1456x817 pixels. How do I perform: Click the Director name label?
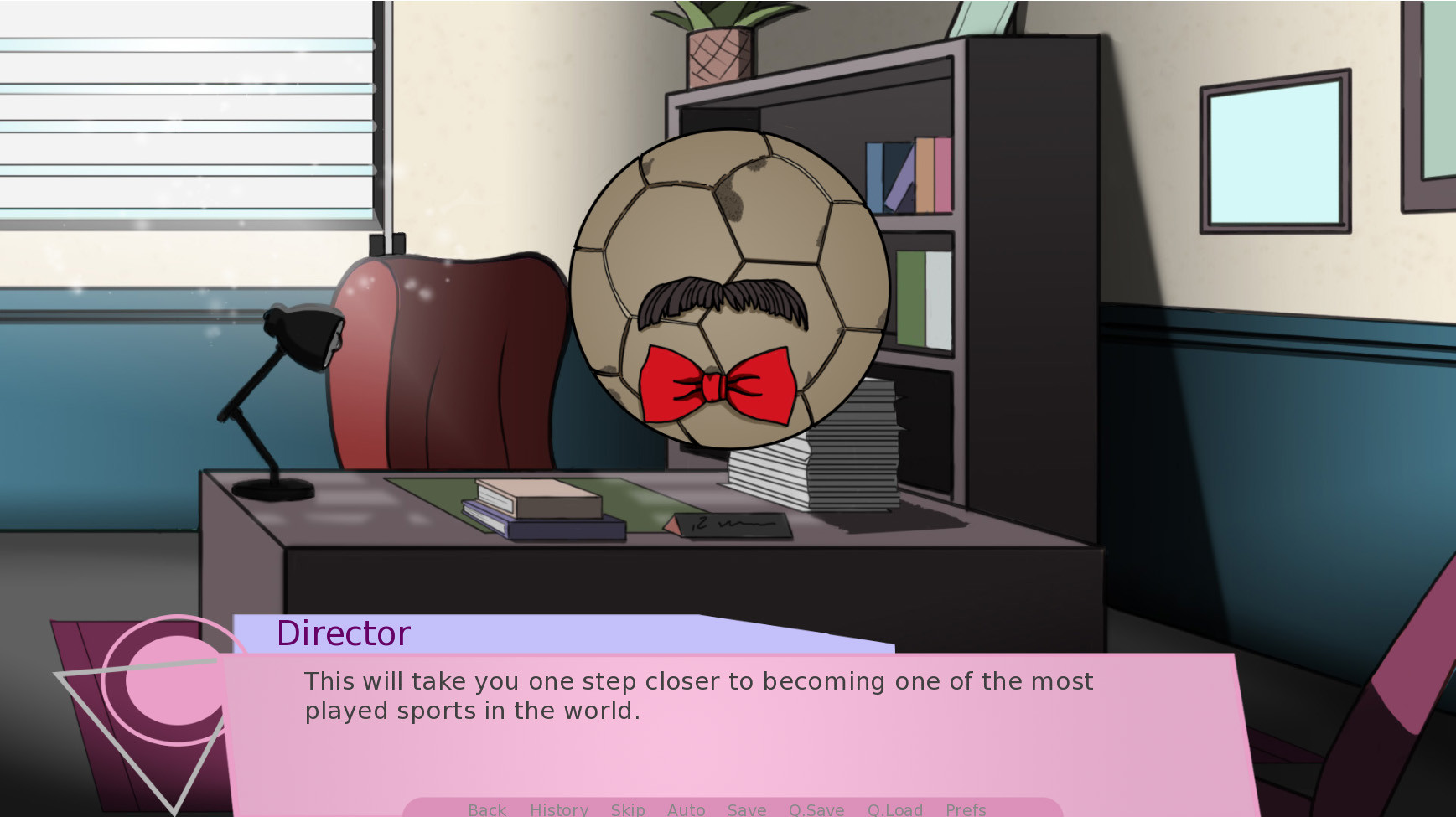343,633
